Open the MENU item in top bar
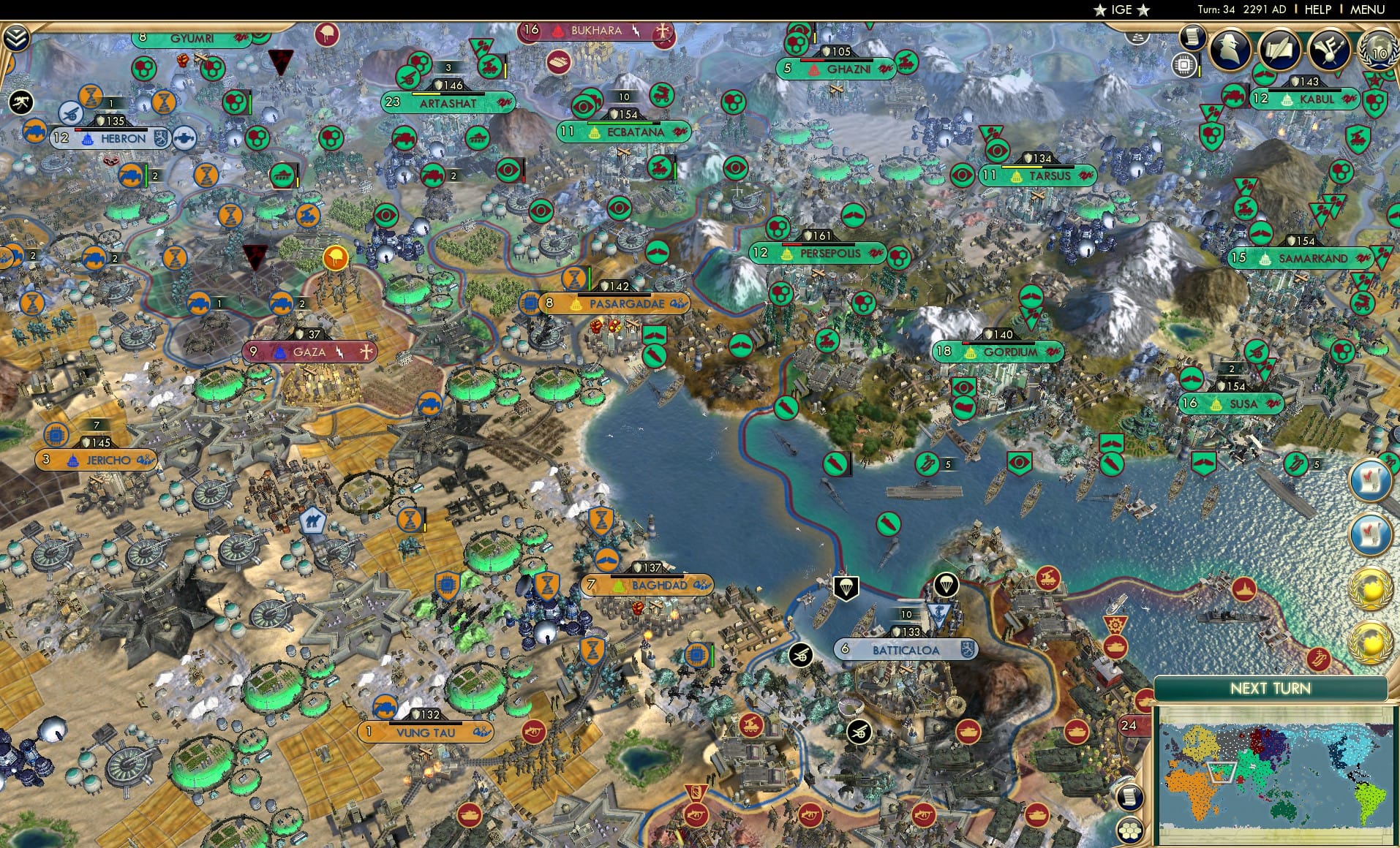 [x=1372, y=10]
